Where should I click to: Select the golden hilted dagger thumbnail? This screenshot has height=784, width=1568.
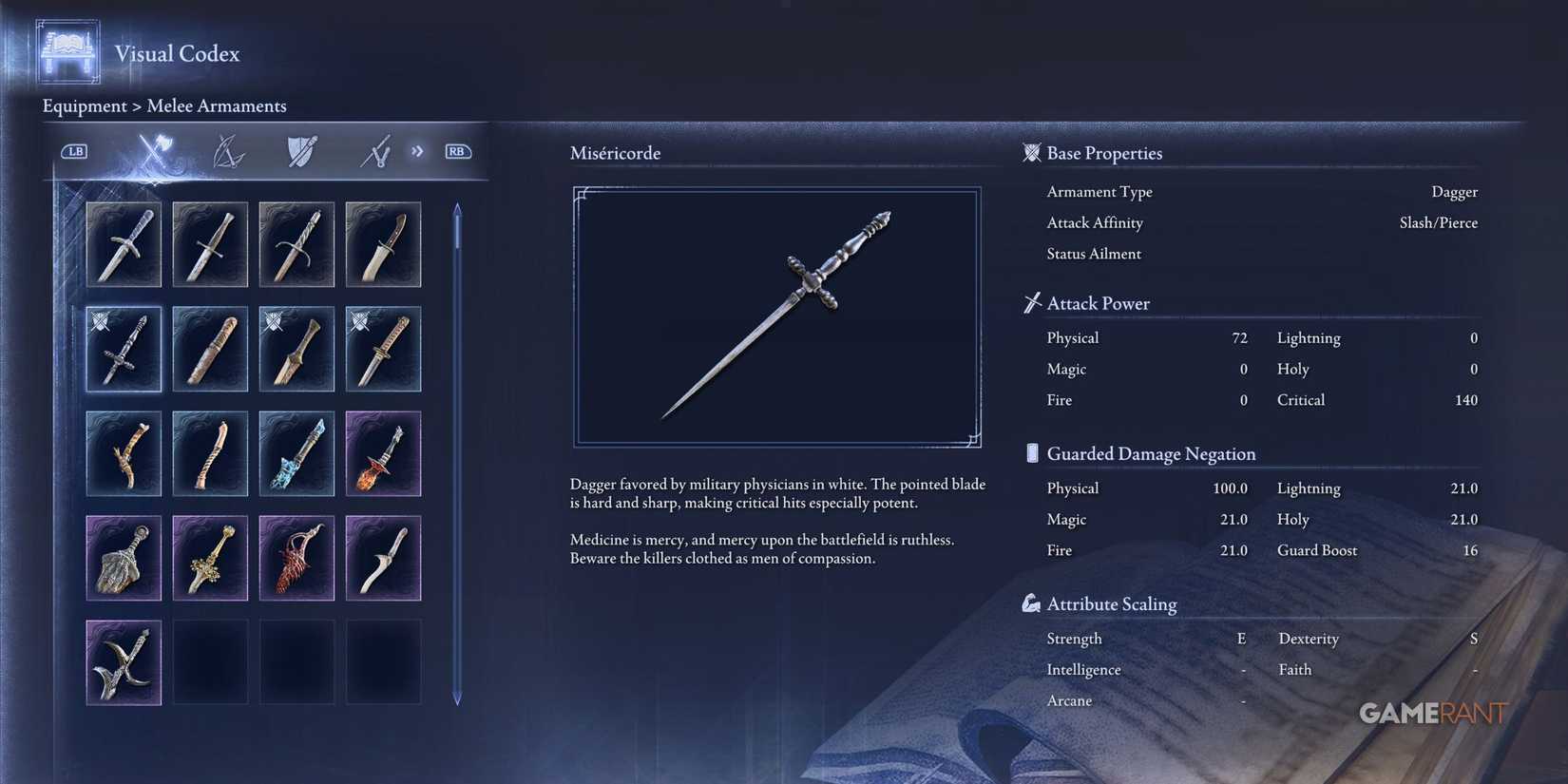pyautogui.click(x=210, y=558)
